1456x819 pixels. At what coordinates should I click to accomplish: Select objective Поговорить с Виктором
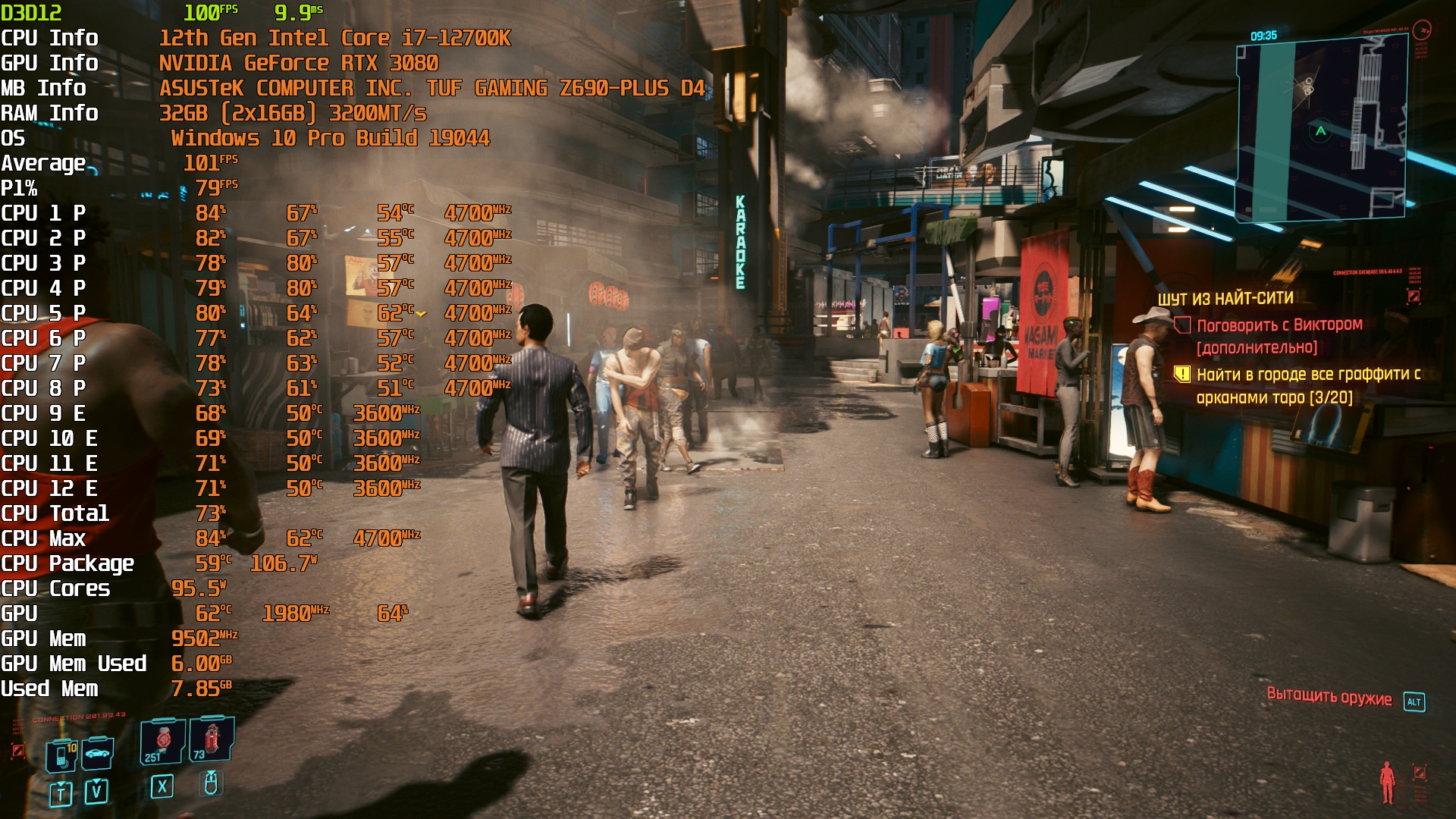coord(1279,325)
